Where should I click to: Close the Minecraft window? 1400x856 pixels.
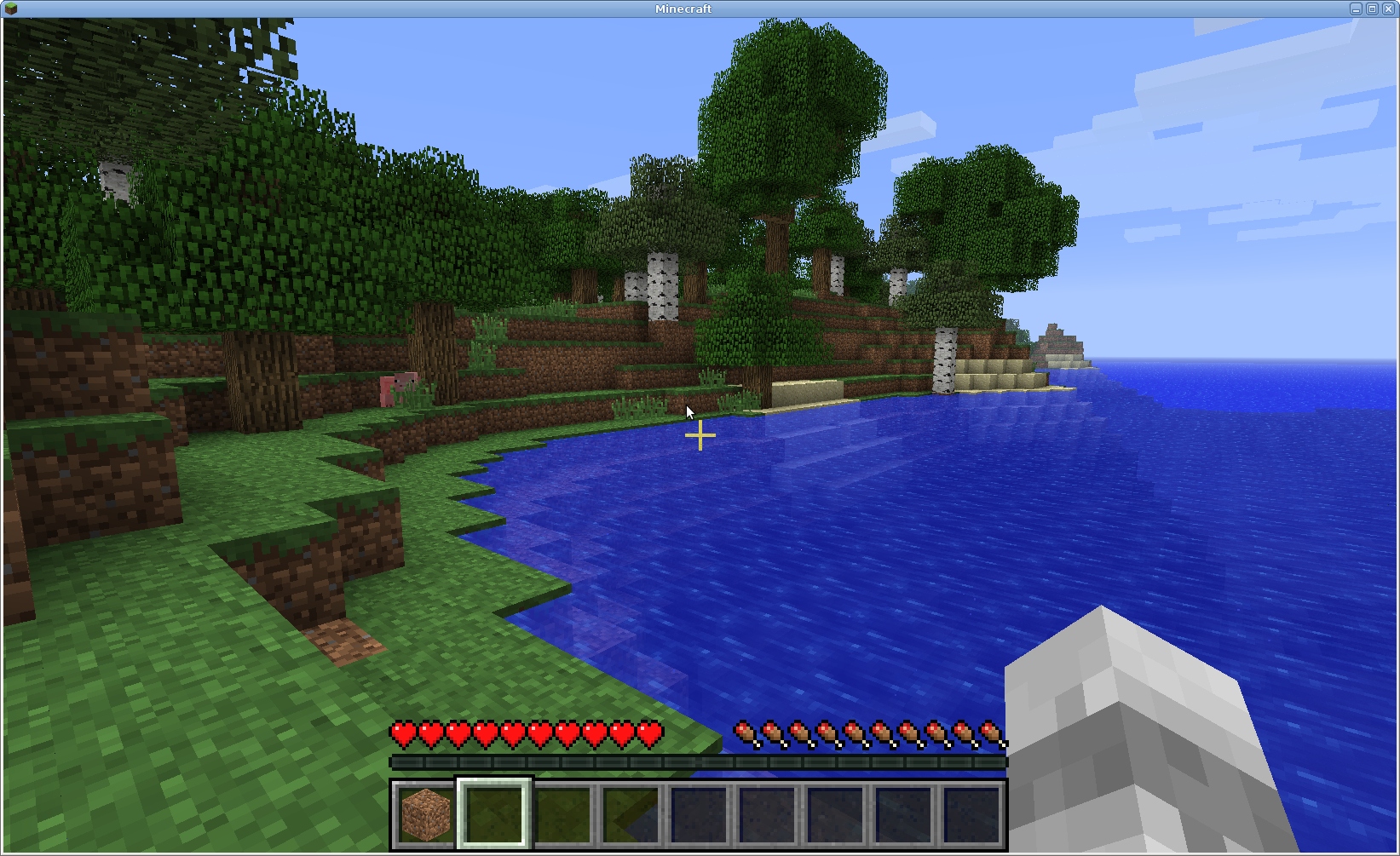click(x=1388, y=9)
